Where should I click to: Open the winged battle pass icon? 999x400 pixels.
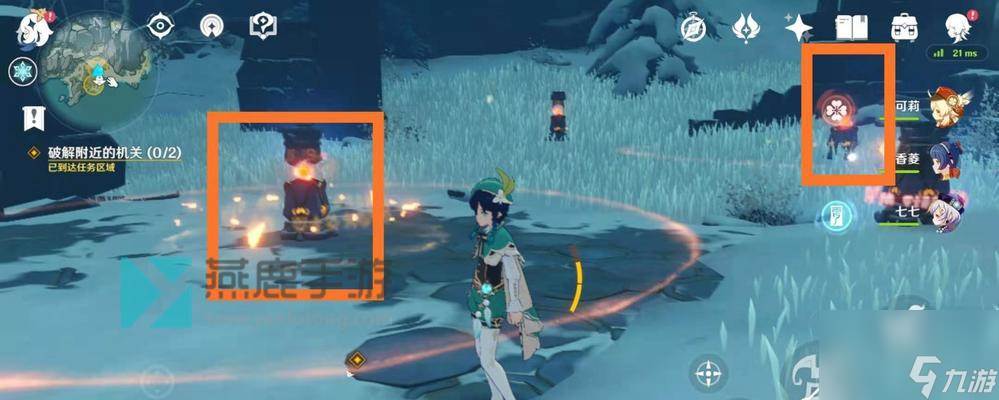(746, 28)
